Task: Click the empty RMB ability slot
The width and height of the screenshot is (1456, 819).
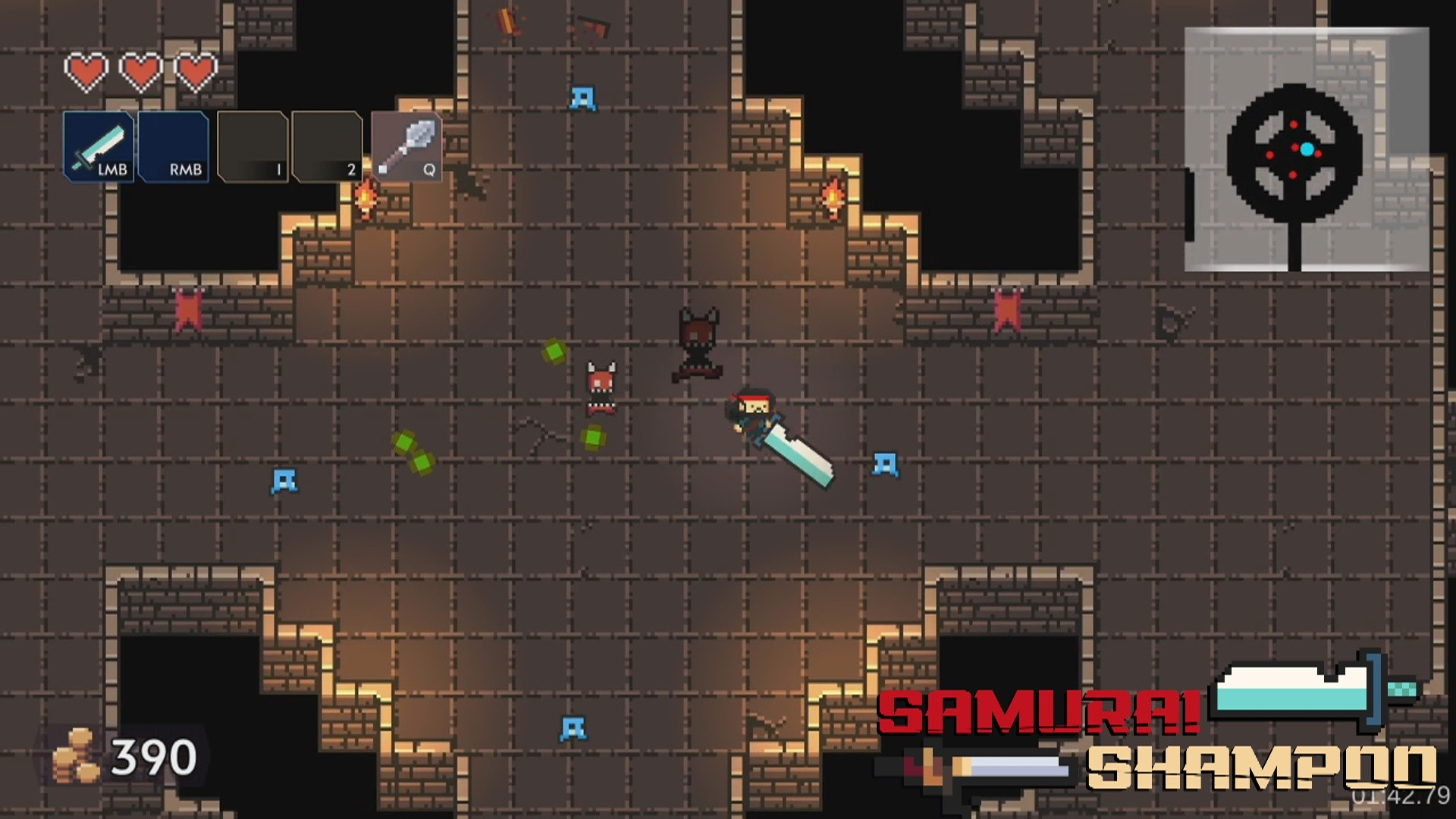Action: (x=173, y=148)
